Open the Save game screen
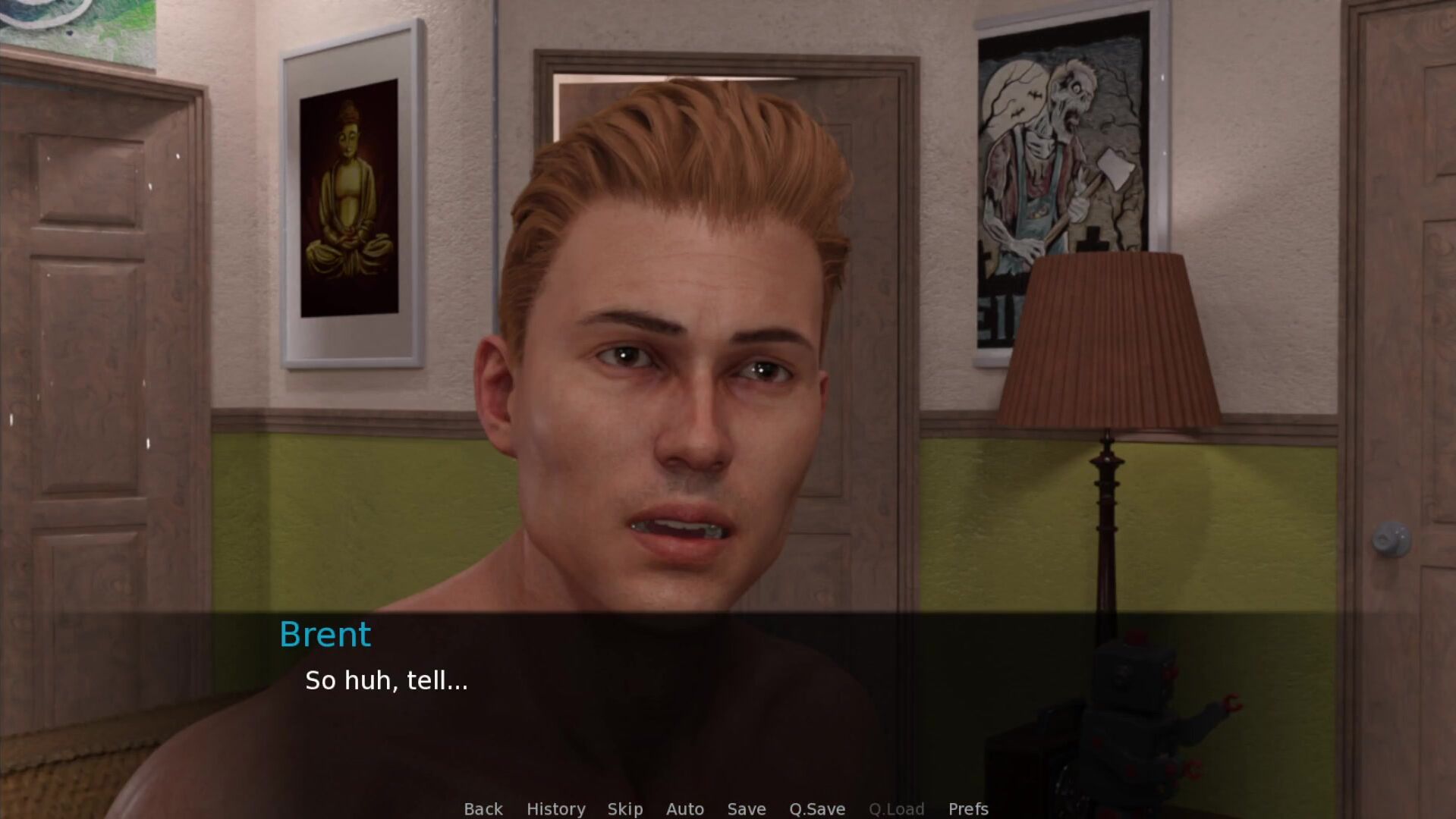The width and height of the screenshot is (1456, 819). tap(746, 808)
